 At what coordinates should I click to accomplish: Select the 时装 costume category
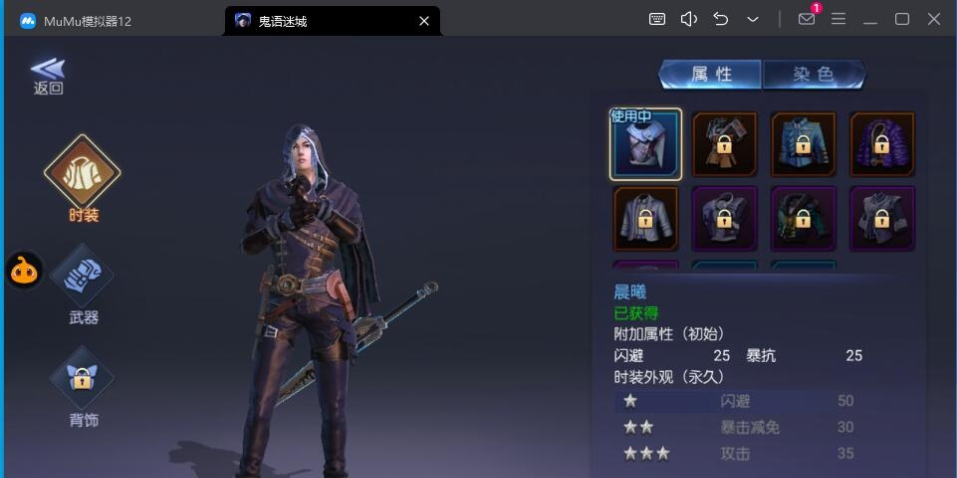(82, 175)
